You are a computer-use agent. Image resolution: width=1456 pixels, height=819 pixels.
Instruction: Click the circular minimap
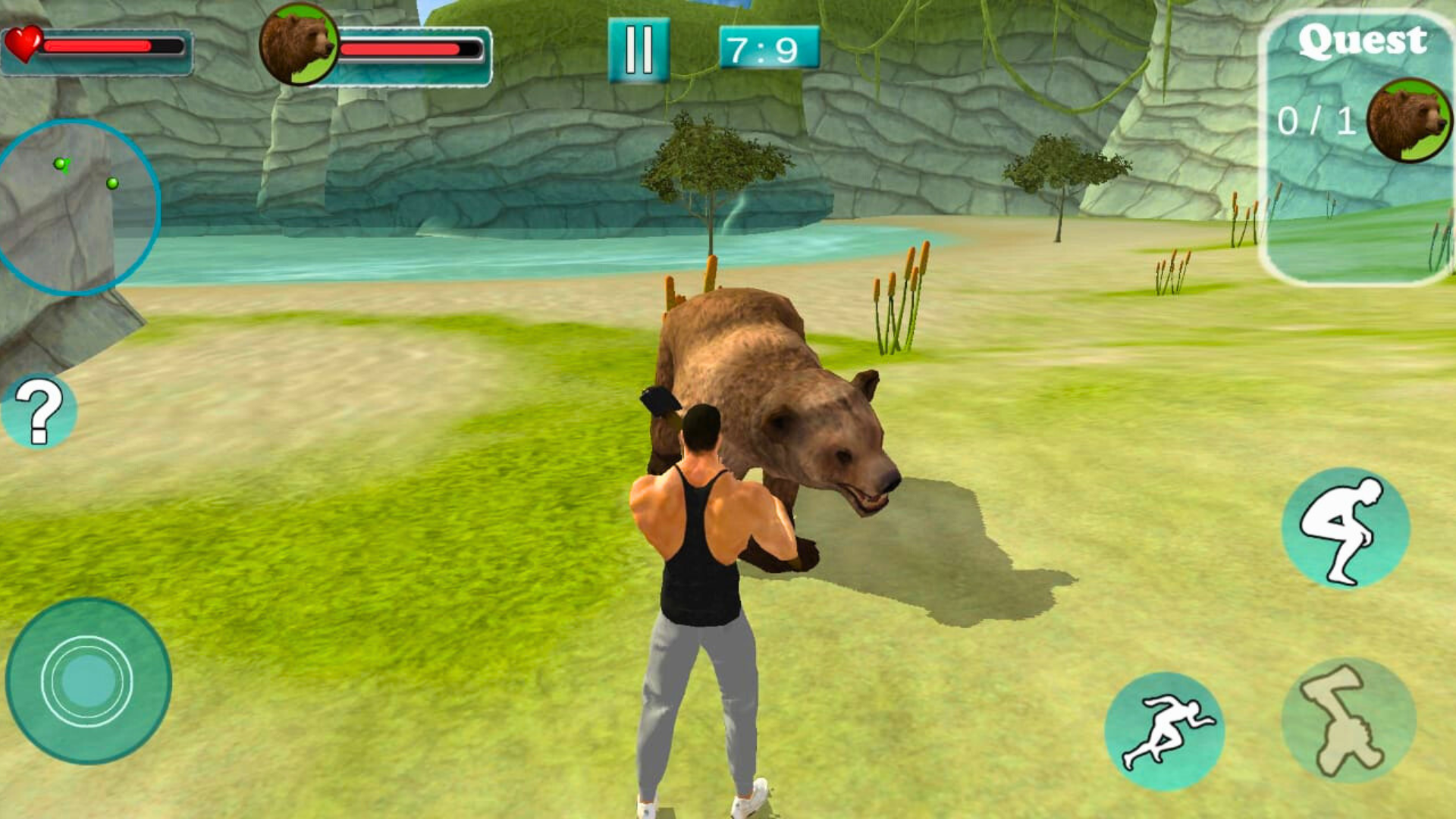pyautogui.click(x=76, y=206)
